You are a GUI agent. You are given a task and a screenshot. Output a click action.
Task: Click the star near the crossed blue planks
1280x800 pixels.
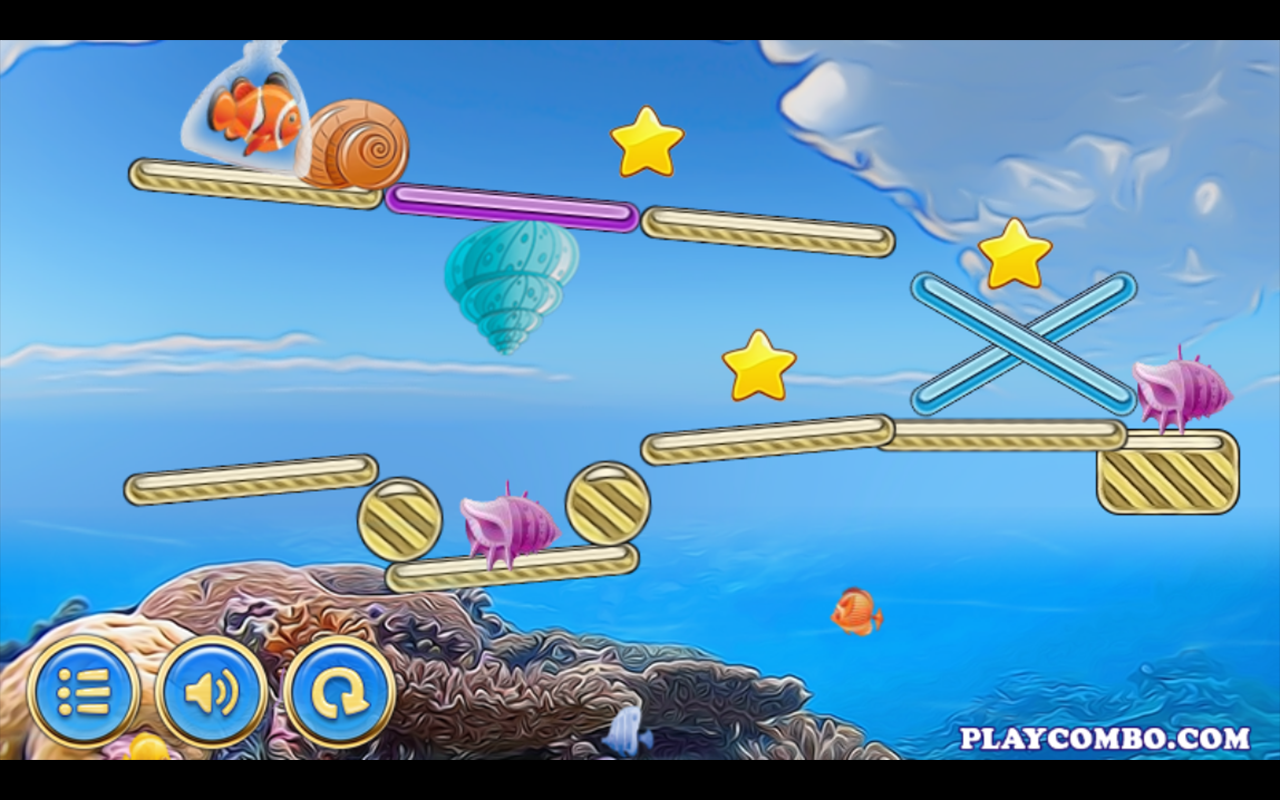click(1013, 258)
